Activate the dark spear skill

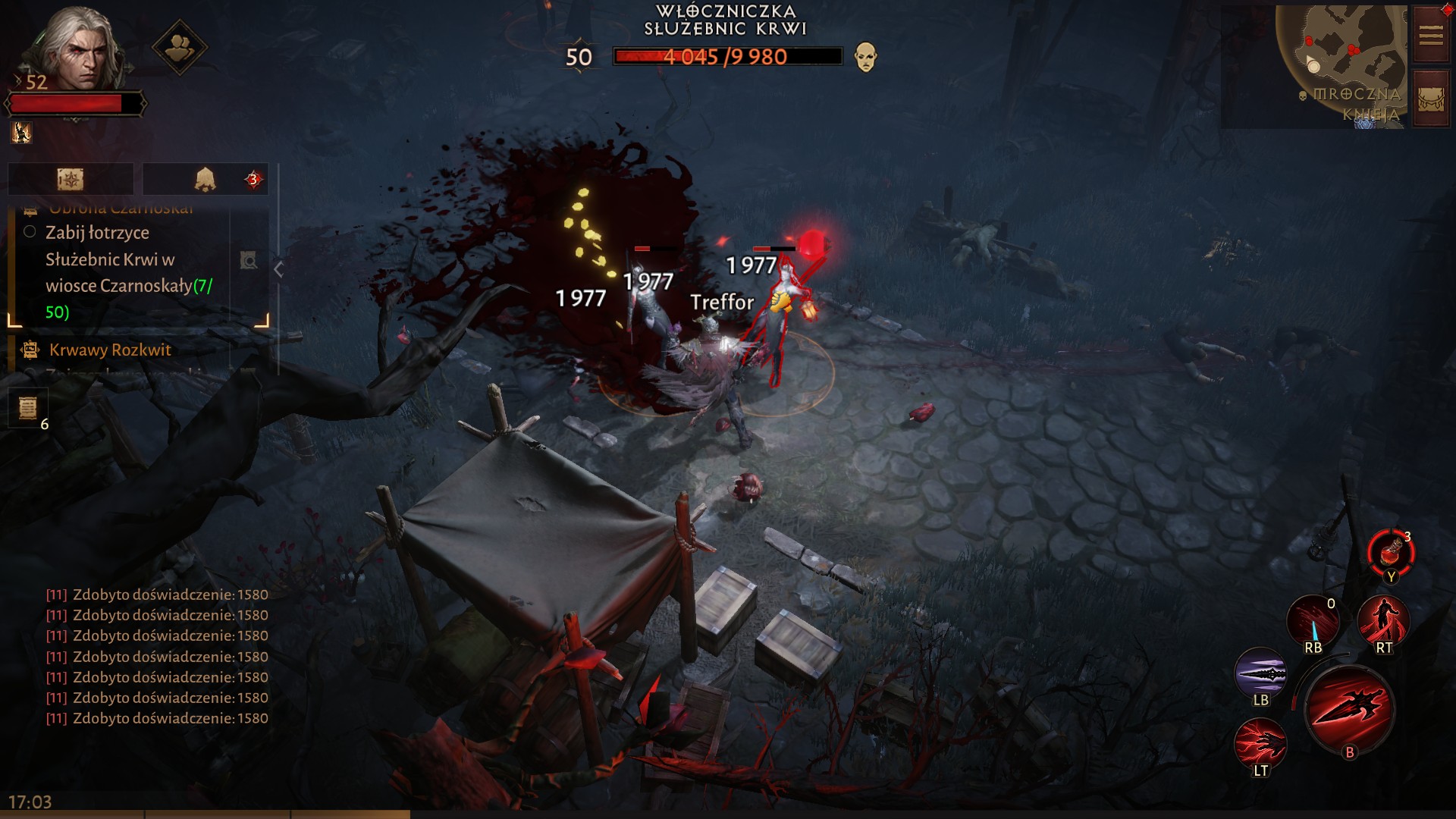[1260, 673]
